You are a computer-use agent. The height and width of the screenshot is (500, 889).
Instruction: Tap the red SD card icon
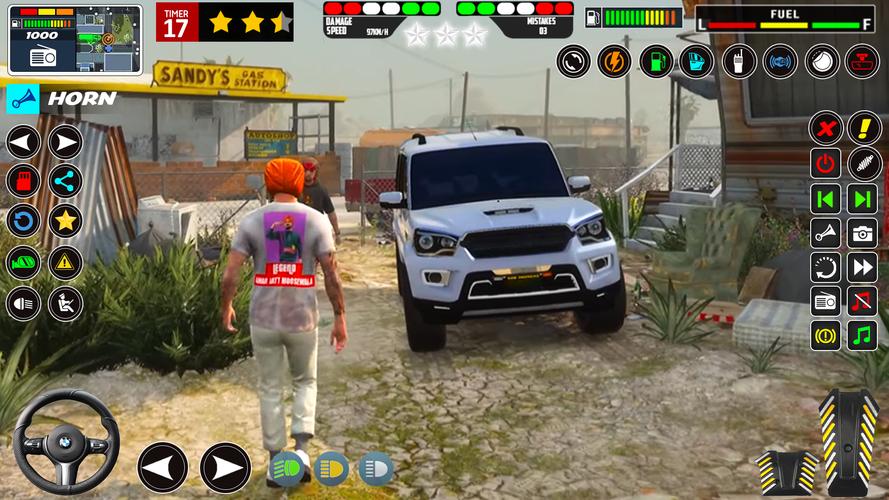(x=23, y=180)
